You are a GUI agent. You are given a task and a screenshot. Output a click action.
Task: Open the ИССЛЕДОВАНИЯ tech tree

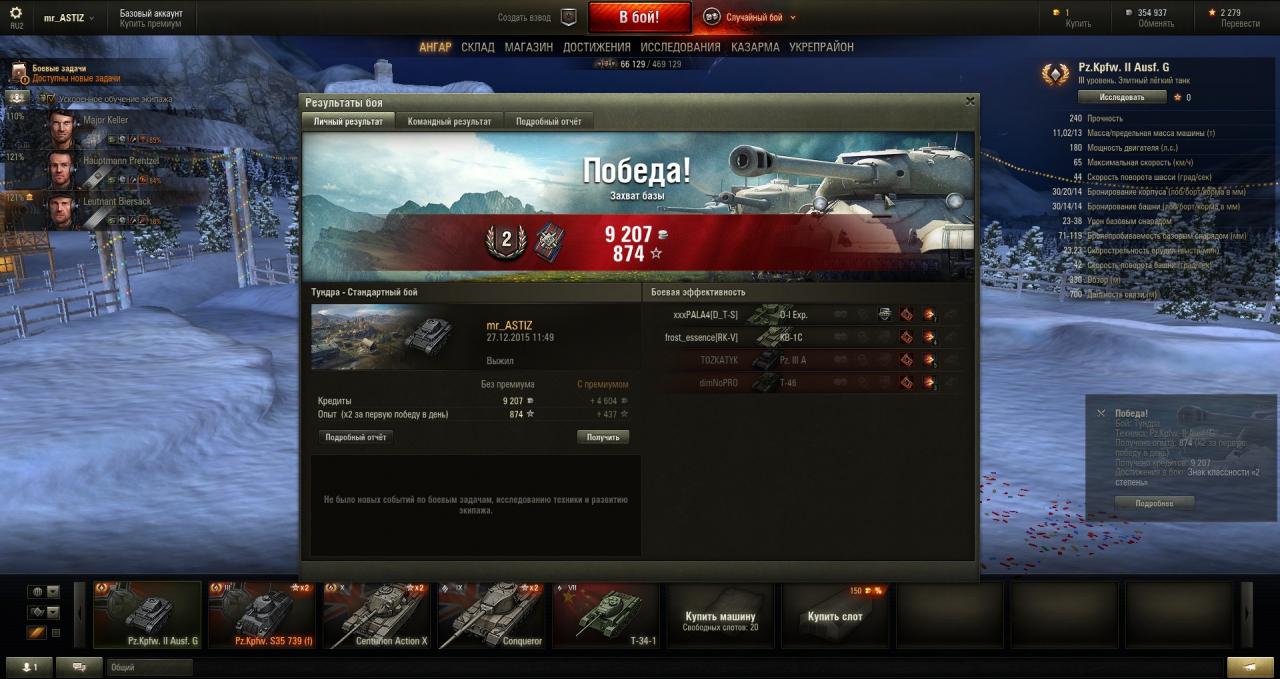coord(680,47)
